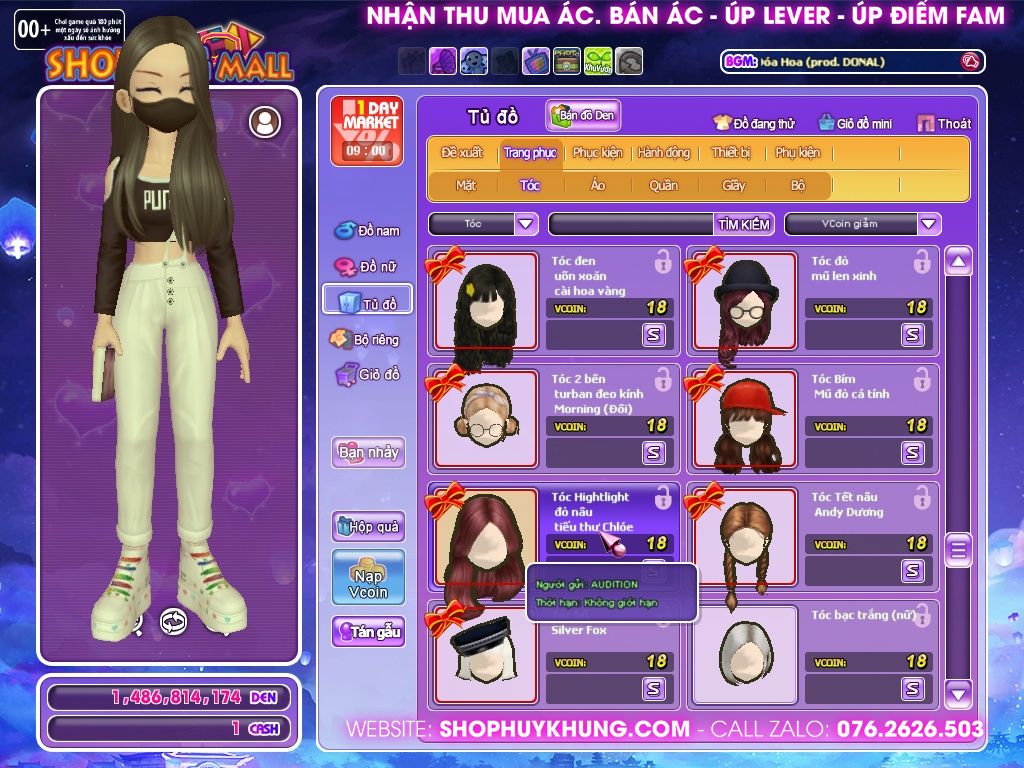Switch to the Phục kiện tab
This screenshot has height=768, width=1024.
click(597, 153)
